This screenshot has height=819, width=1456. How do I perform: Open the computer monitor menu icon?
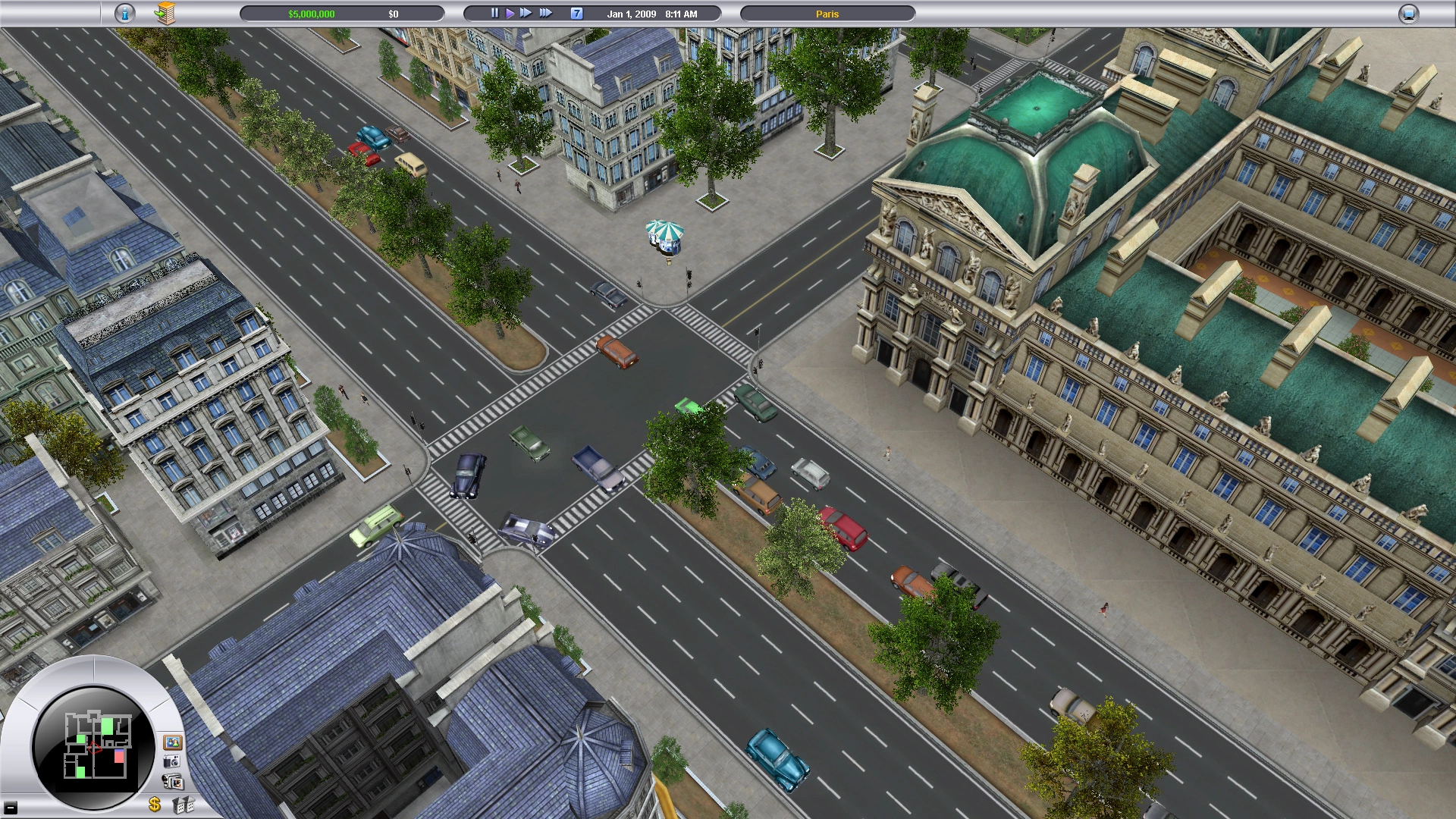1408,14
